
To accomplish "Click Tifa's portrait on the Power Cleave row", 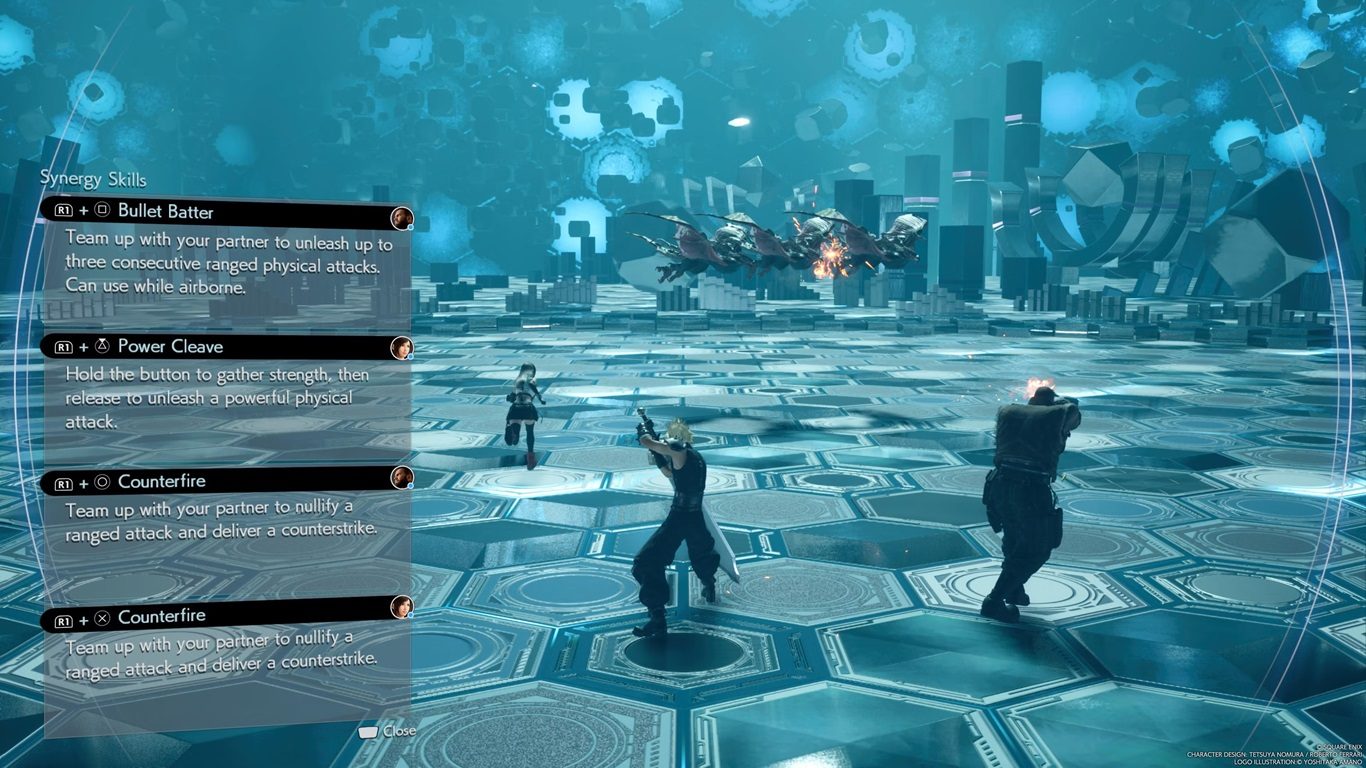I will tap(402, 347).
